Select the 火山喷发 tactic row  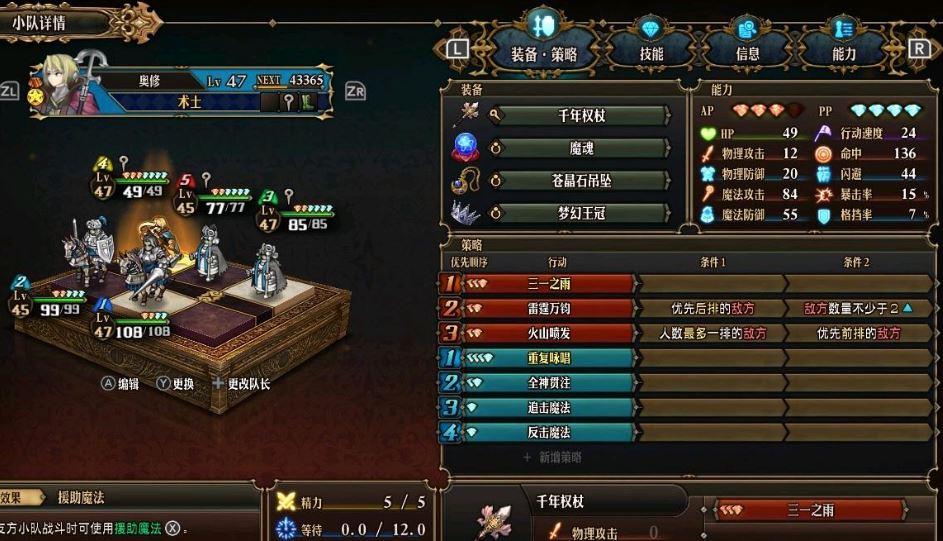coord(548,333)
